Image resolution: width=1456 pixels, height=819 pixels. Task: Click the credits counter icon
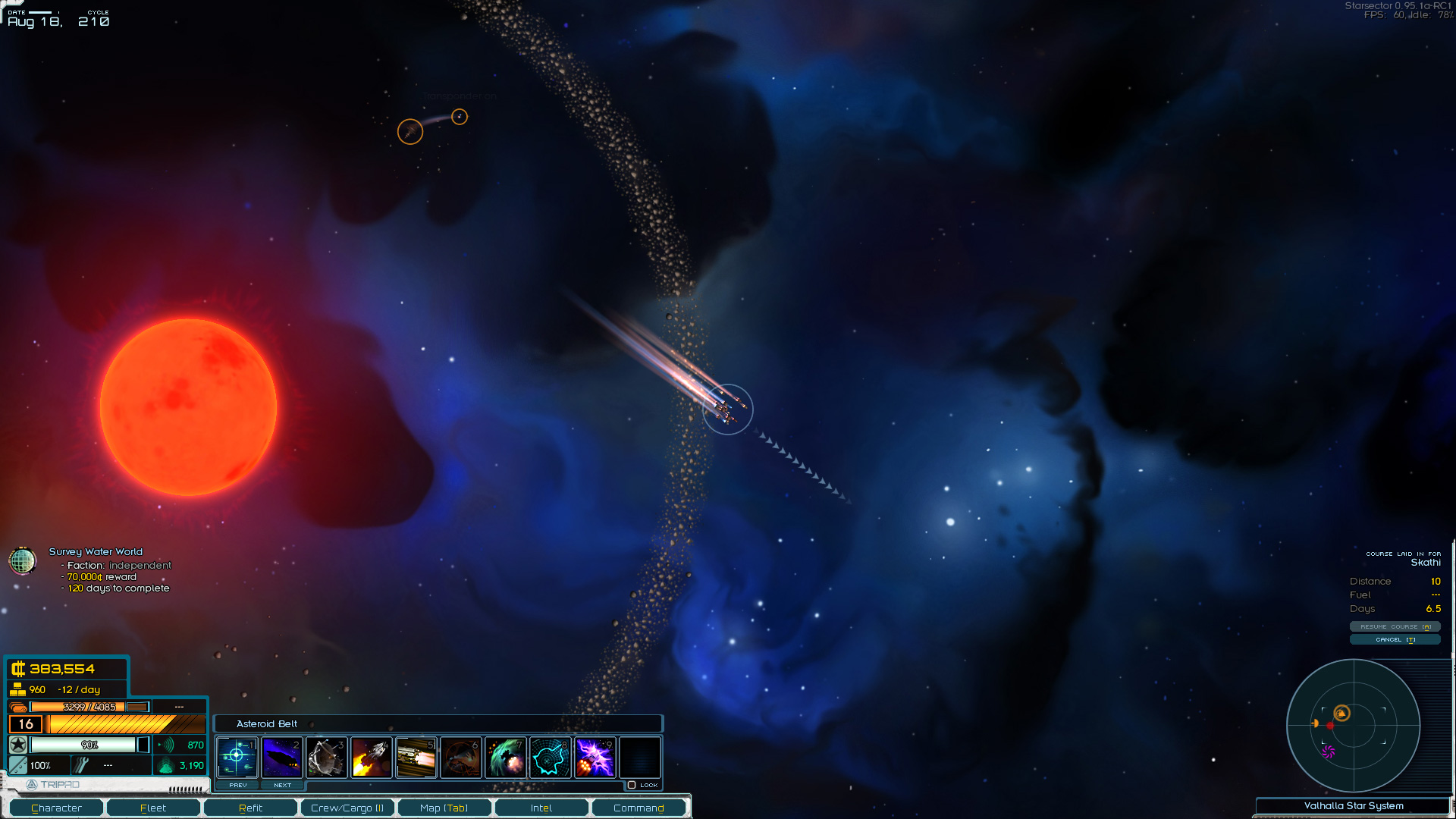pyautogui.click(x=17, y=670)
